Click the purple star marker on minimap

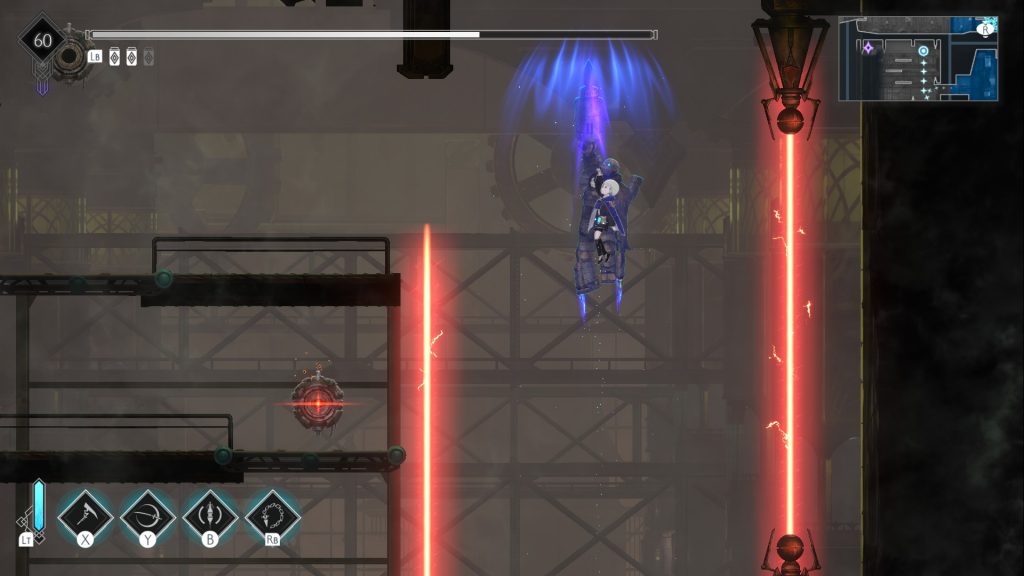[x=869, y=47]
